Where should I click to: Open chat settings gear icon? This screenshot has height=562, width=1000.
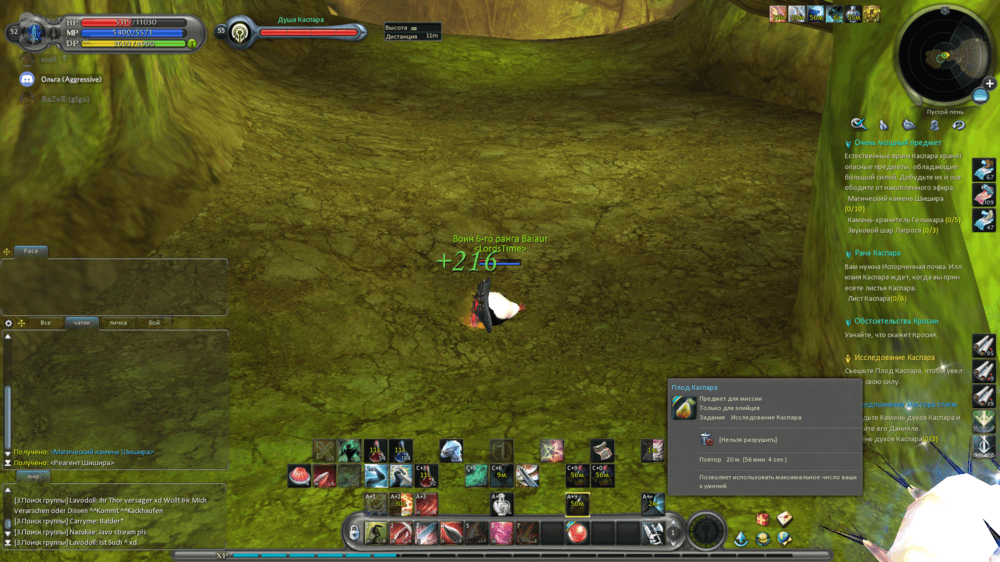click(8, 323)
